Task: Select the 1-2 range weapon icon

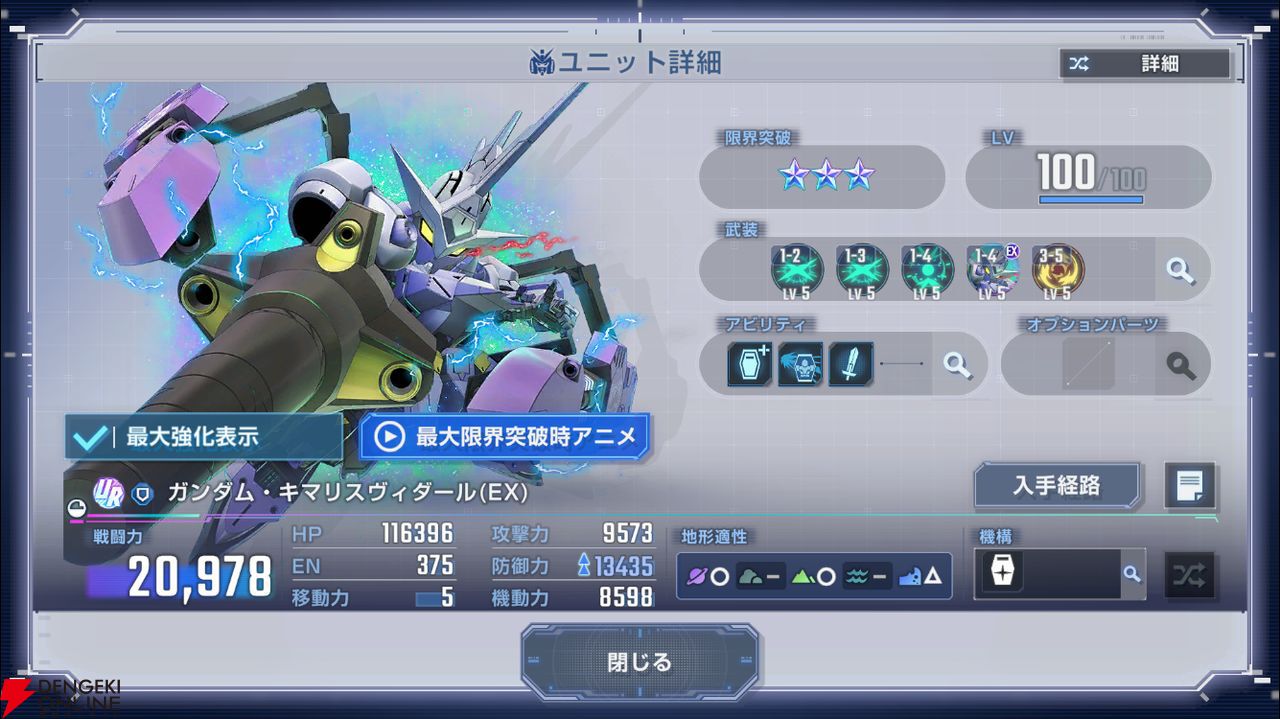Action: click(797, 270)
